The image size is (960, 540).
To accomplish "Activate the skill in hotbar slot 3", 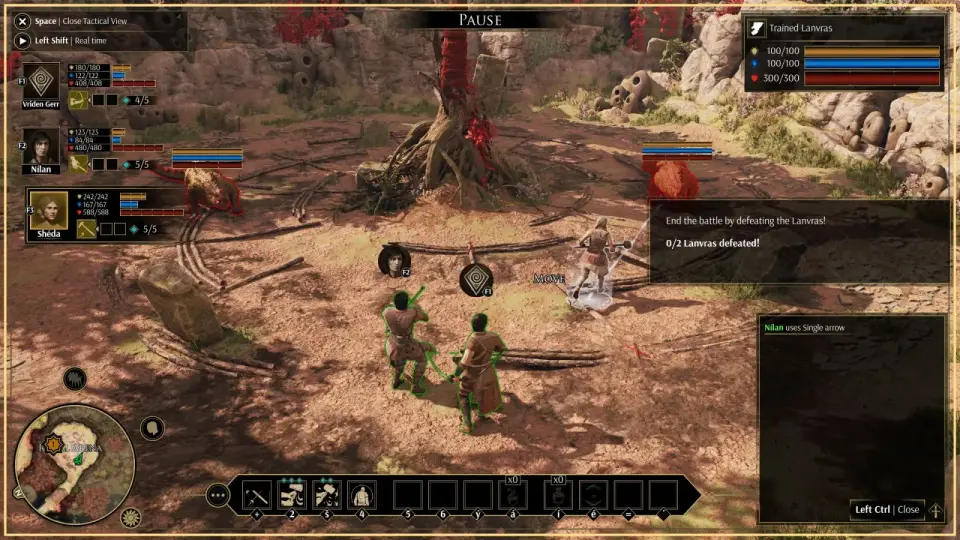I will tap(326, 494).
